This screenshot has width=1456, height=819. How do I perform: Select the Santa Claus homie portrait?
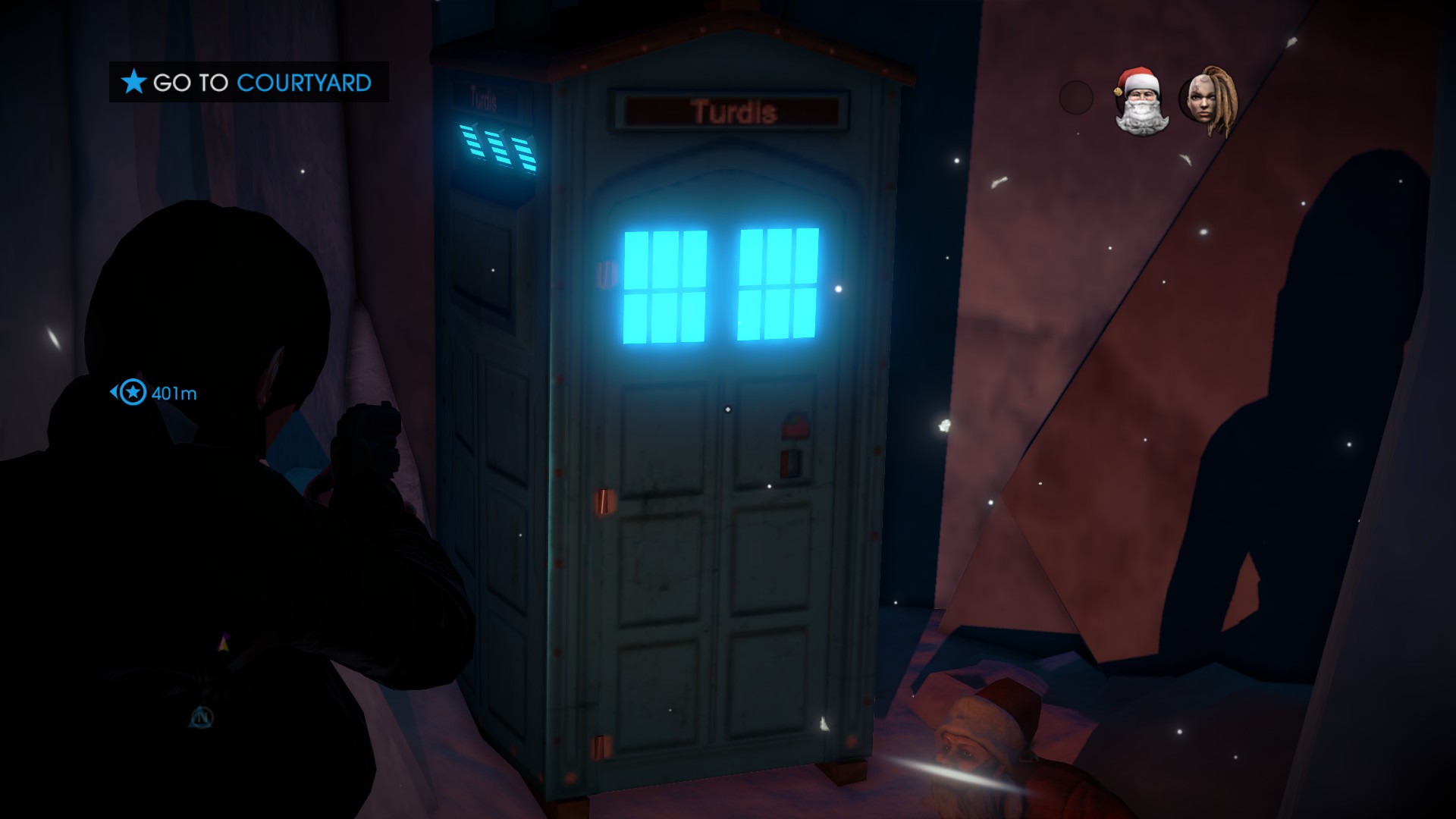pyautogui.click(x=1140, y=102)
